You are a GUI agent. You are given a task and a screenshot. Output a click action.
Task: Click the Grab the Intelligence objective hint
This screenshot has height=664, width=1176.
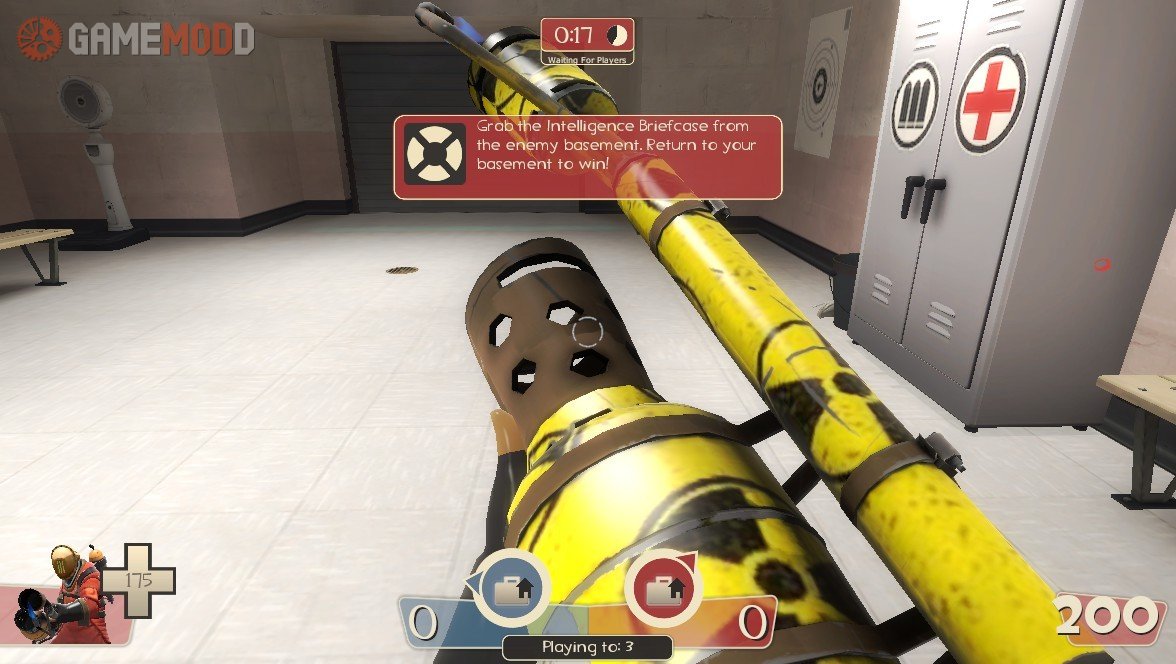587,157
